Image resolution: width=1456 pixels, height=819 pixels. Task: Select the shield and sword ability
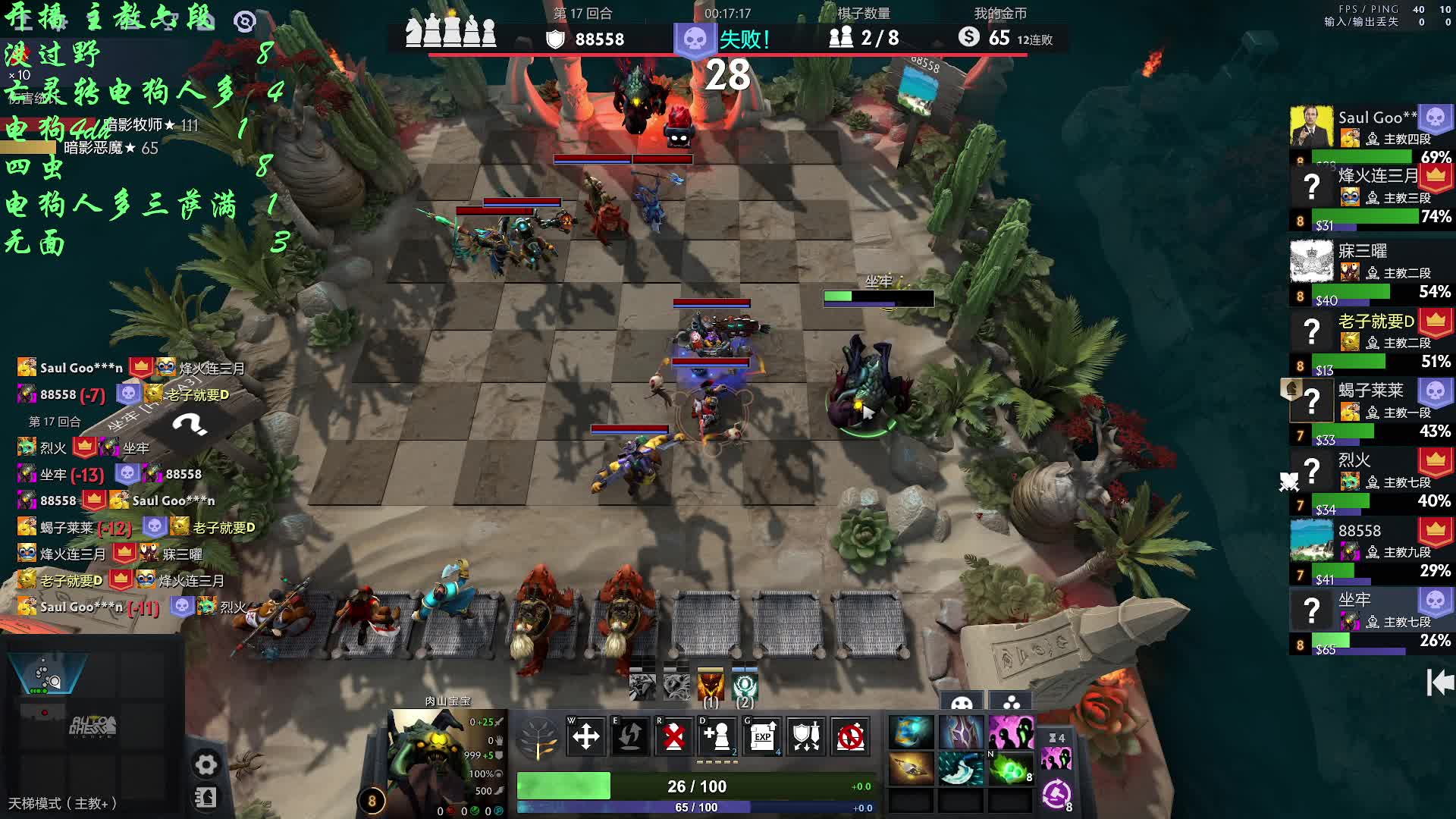point(806,736)
